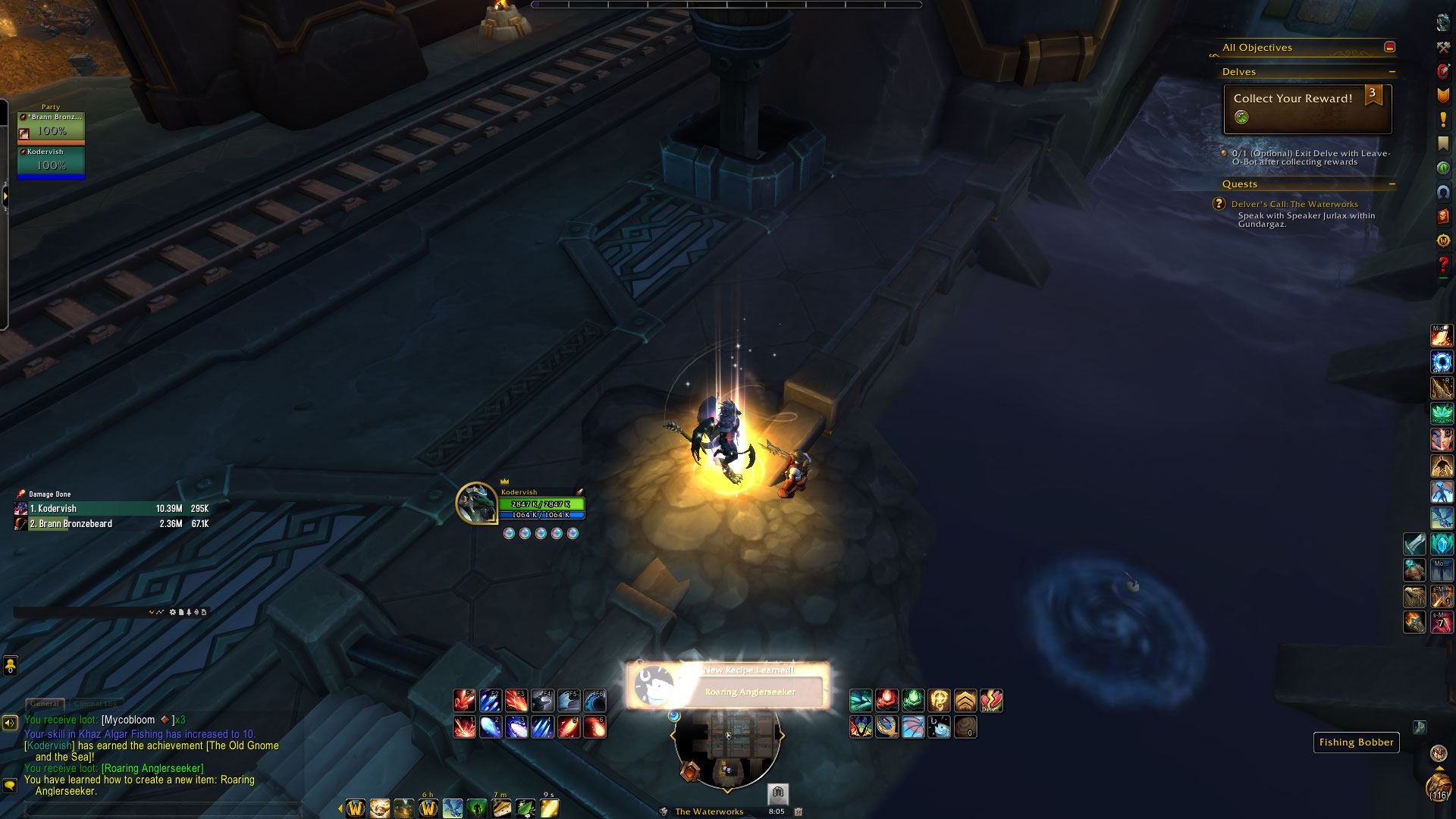
Task: Open the Adventure Guide skull book icon
Action: (x=1443, y=216)
